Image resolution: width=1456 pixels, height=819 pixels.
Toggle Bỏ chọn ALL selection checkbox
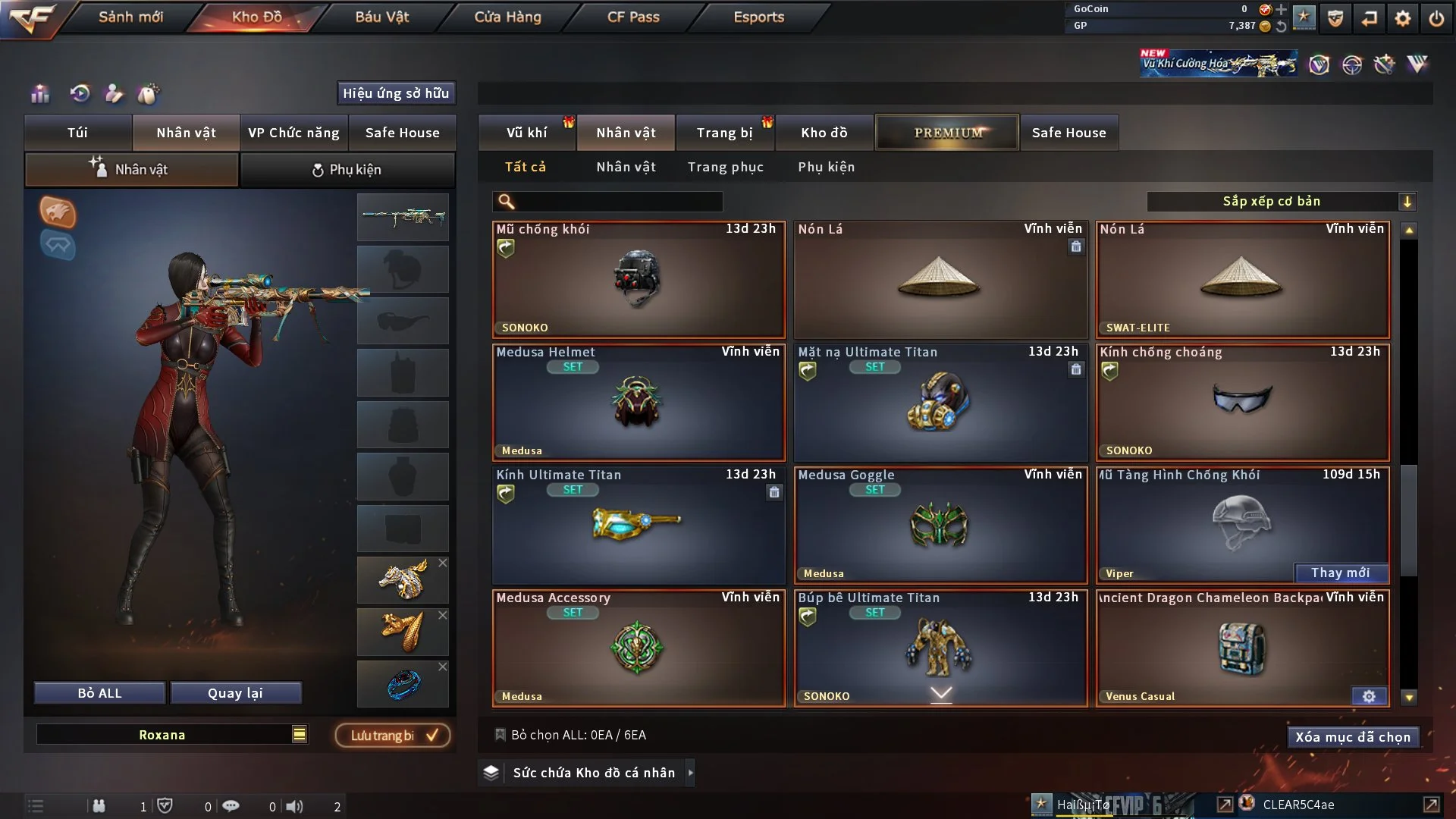click(500, 735)
